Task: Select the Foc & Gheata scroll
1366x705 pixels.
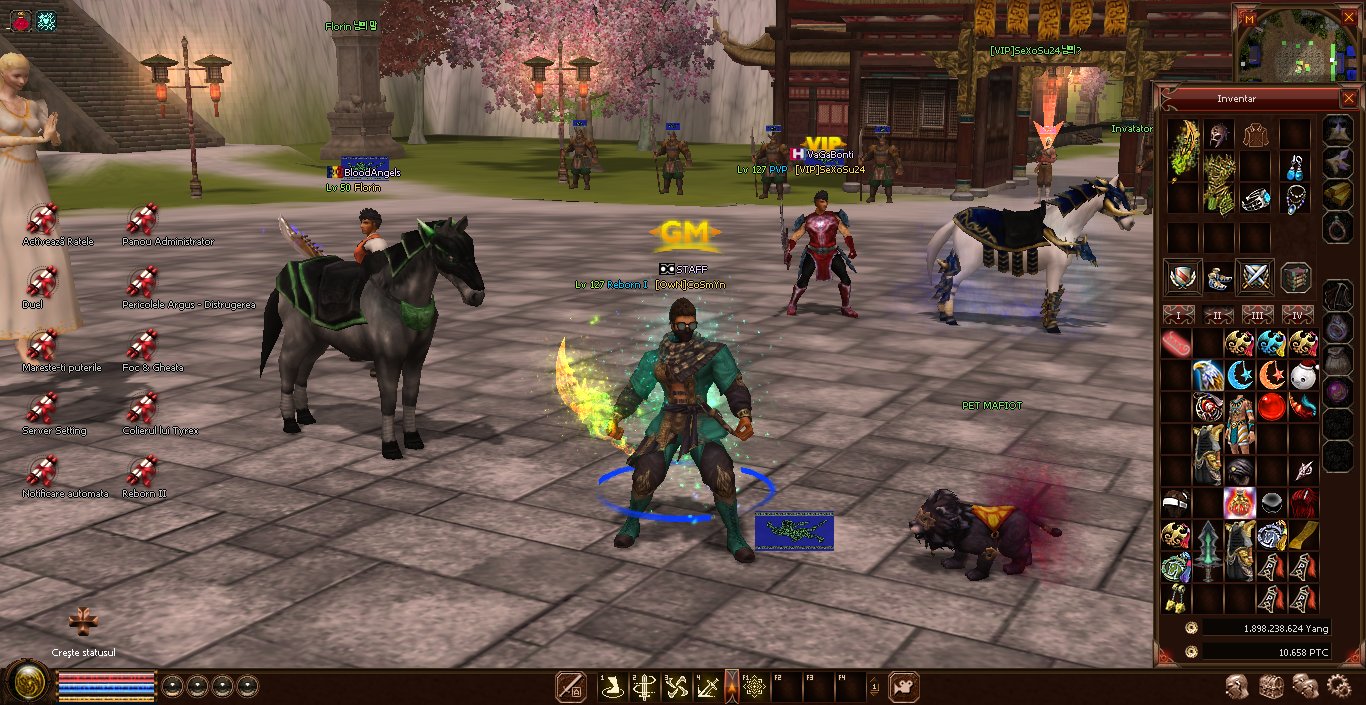Action: tap(142, 345)
